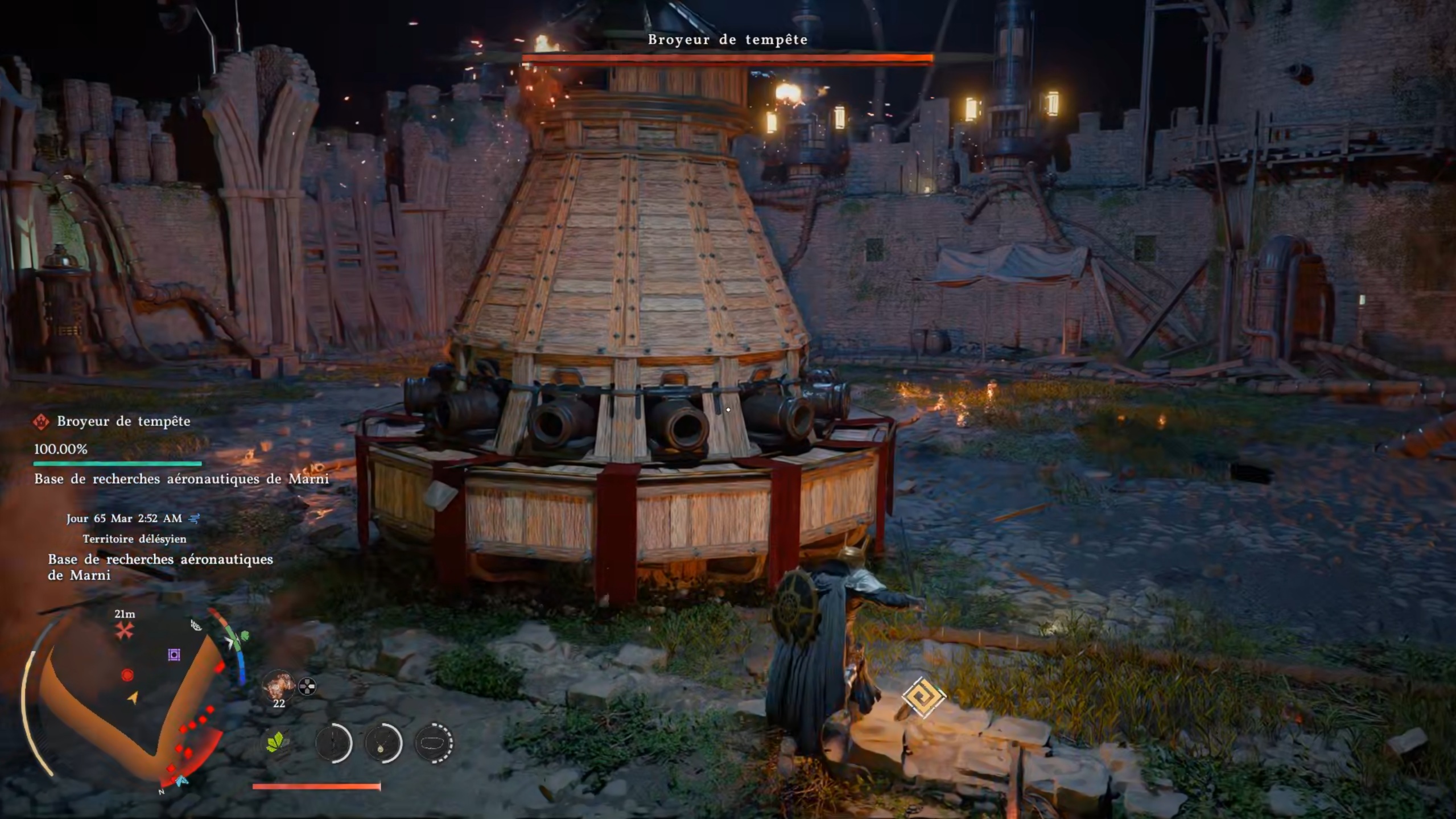Viewport: 1456px width, 819px height.
Task: Click the red boss emblem beside the objective
Action: click(41, 422)
